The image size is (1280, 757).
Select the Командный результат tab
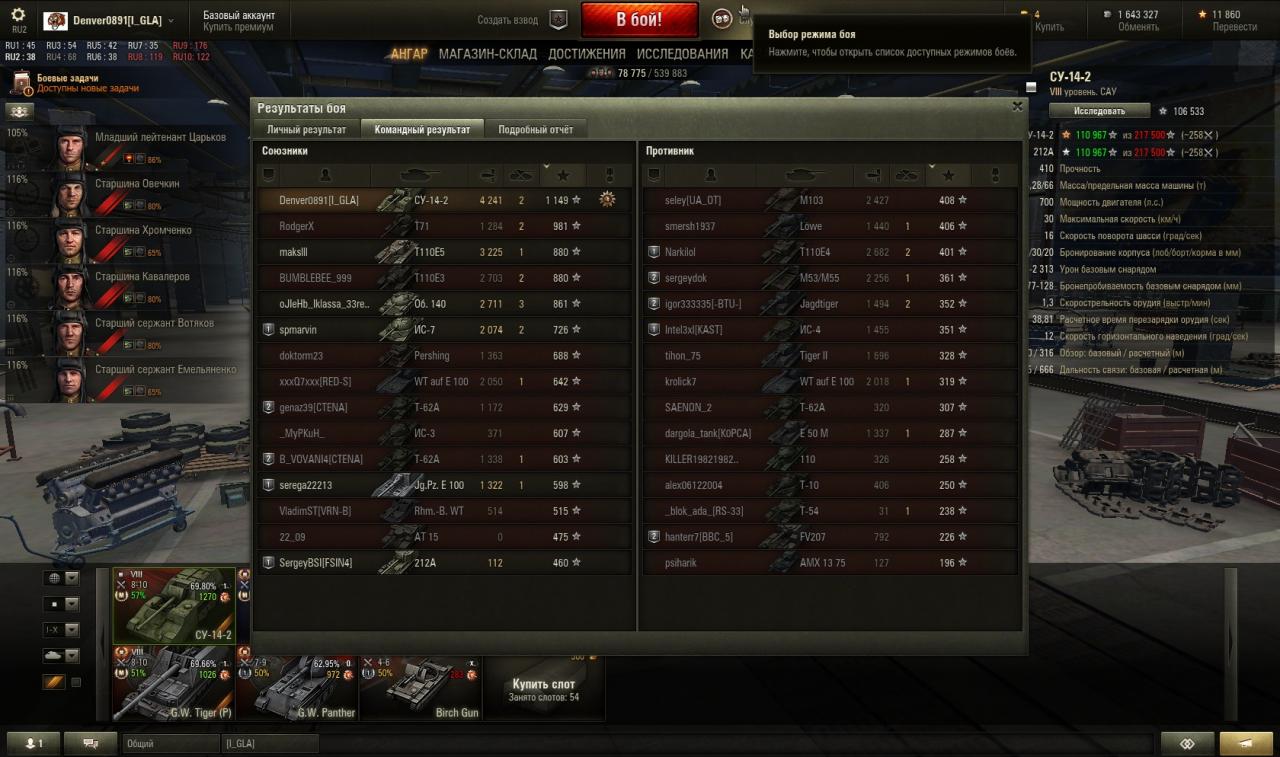[422, 130]
